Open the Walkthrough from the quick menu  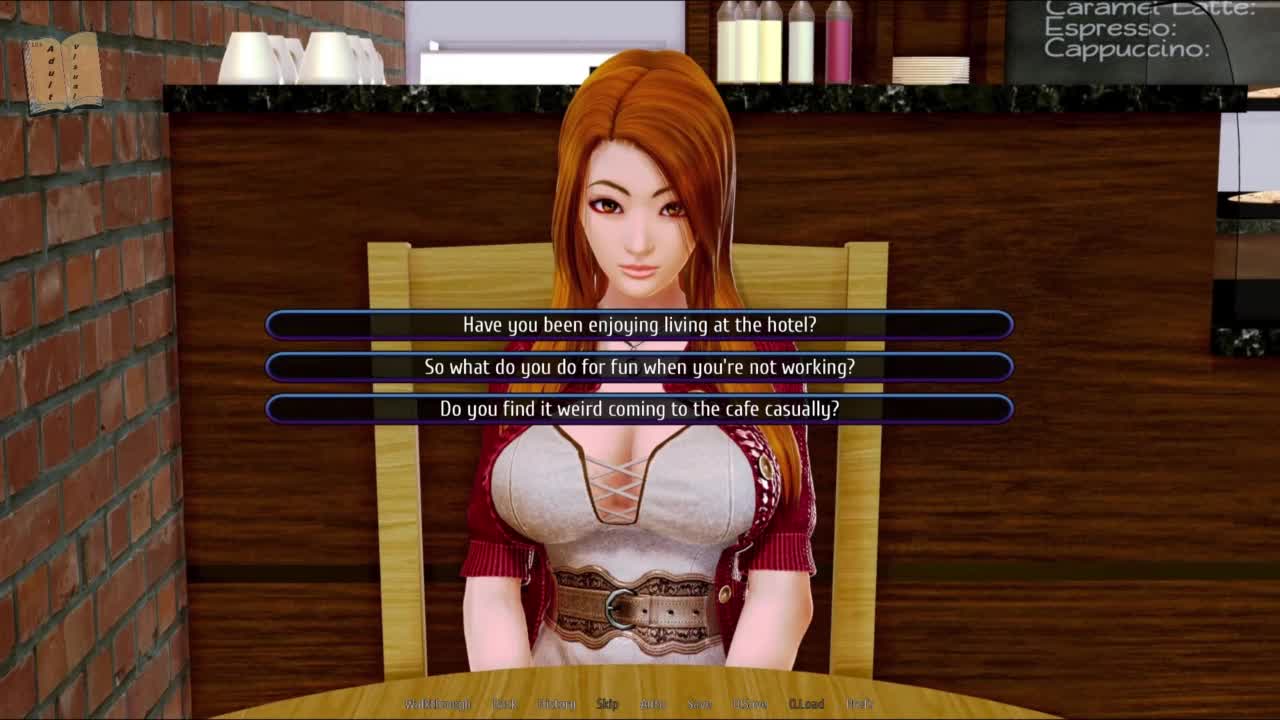[x=437, y=704]
